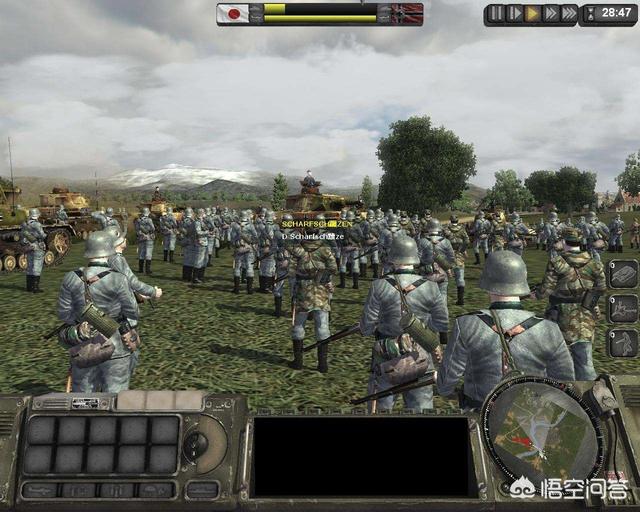
Task: Select the bottom soldier icon button on the right
Action: click(x=623, y=342)
